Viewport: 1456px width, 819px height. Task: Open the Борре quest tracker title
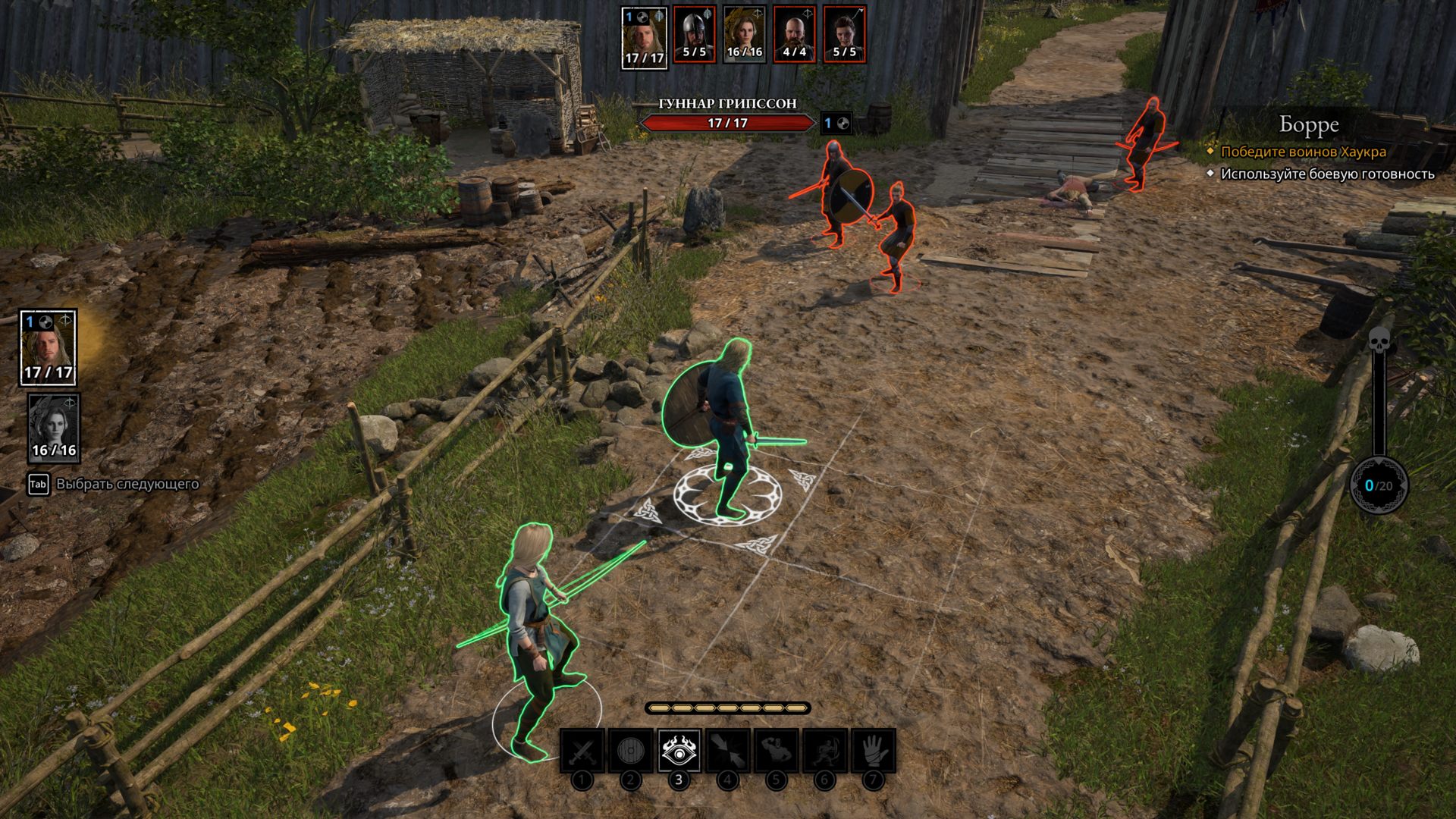click(1309, 124)
